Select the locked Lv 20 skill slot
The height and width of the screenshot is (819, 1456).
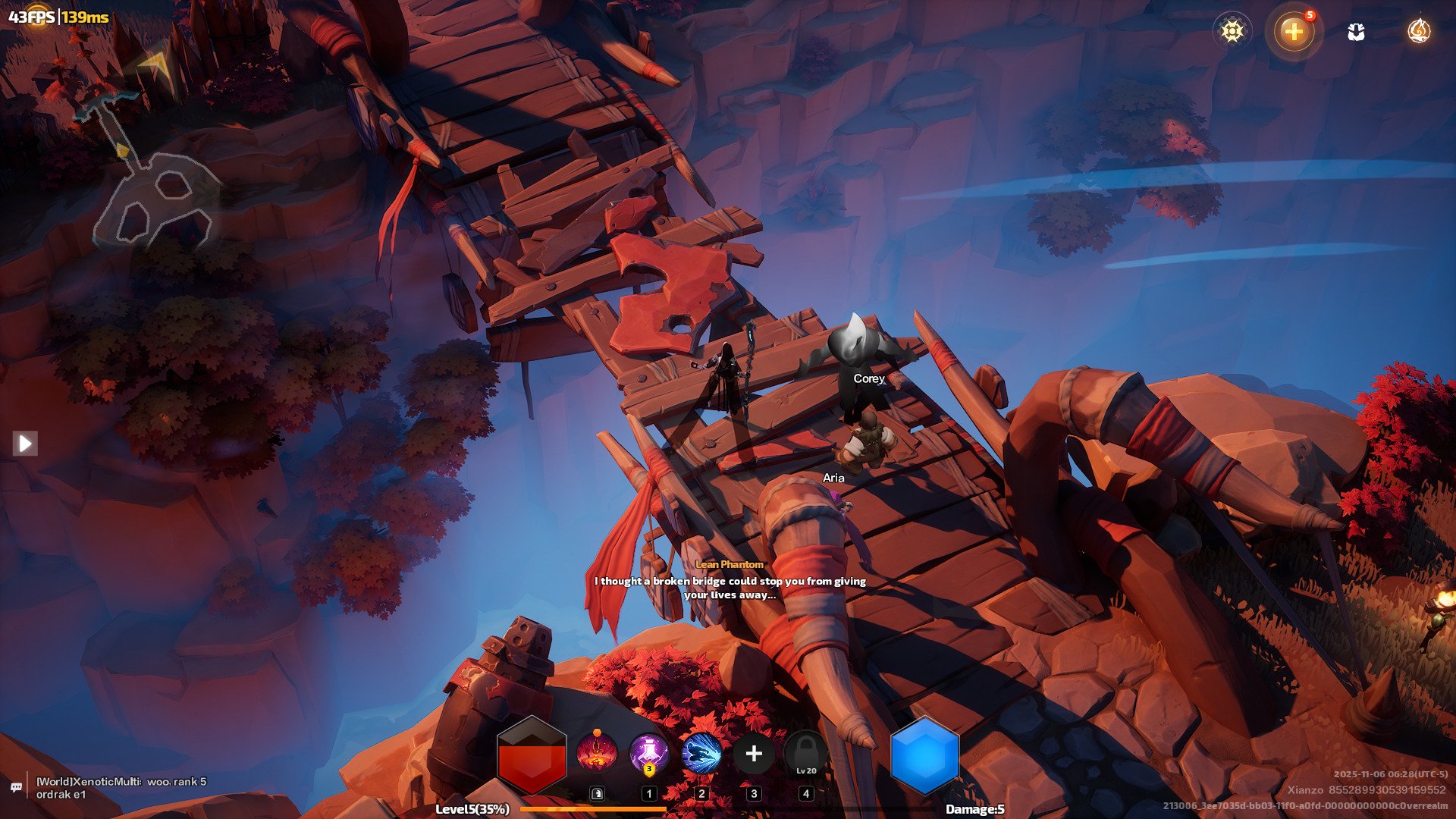click(x=806, y=754)
